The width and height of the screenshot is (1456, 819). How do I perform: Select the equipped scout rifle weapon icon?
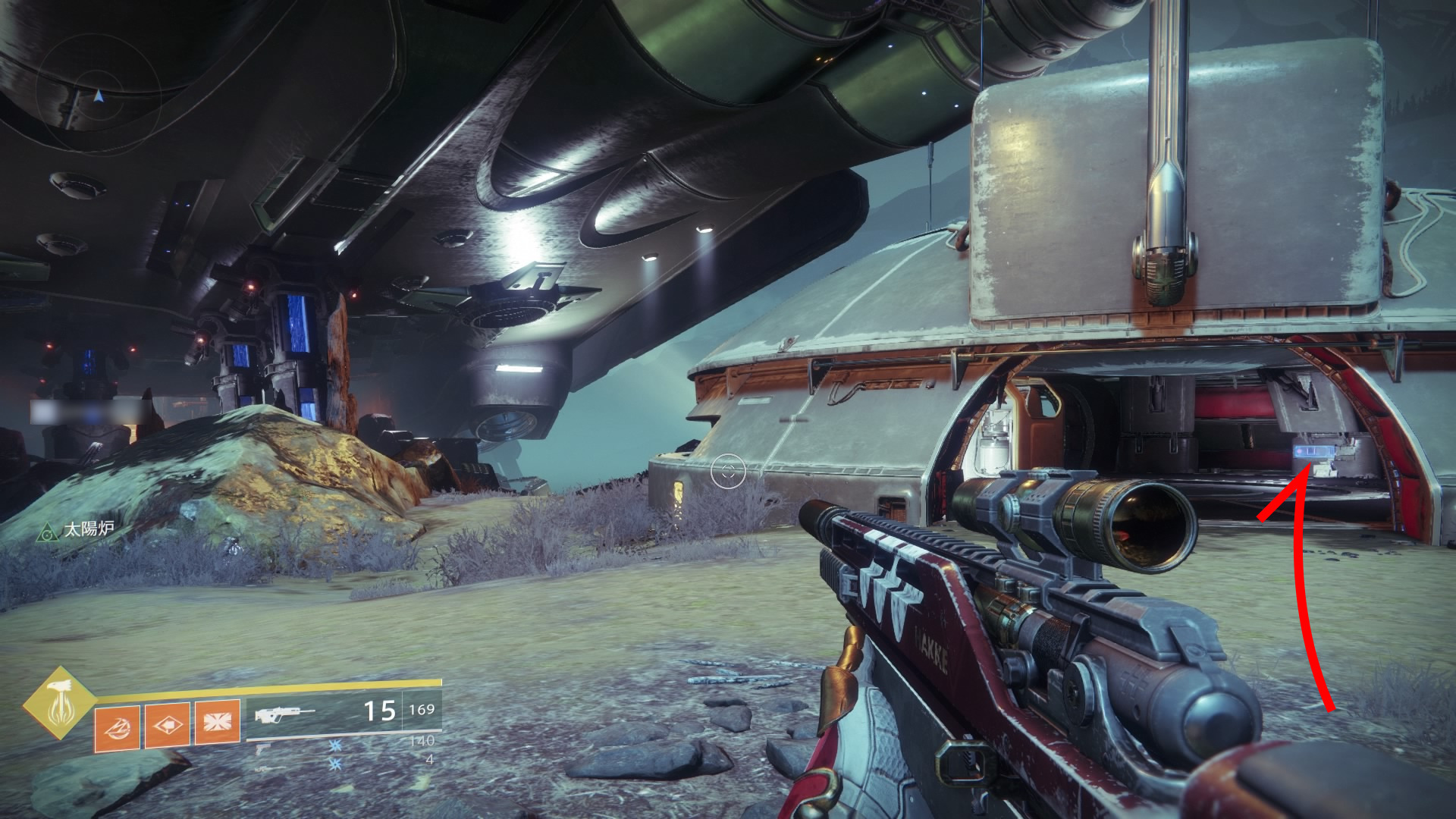click(x=284, y=714)
